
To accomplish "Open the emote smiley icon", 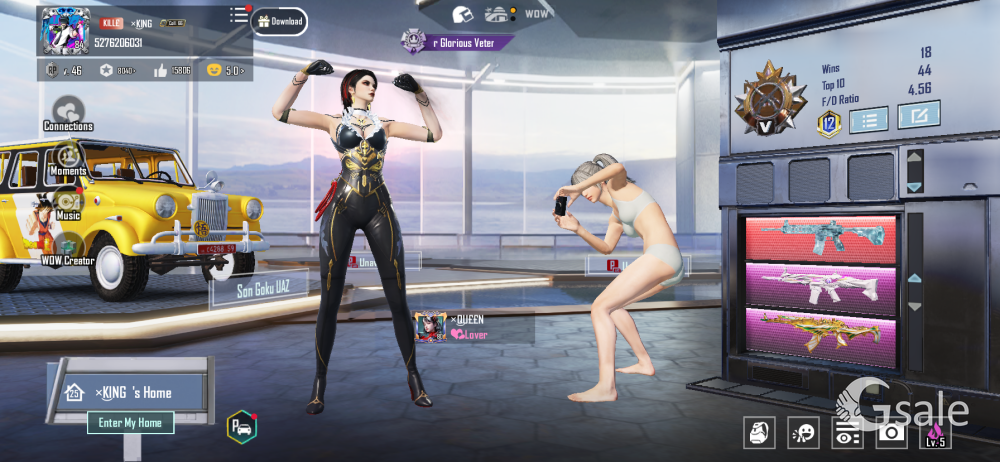I will click(x=803, y=433).
